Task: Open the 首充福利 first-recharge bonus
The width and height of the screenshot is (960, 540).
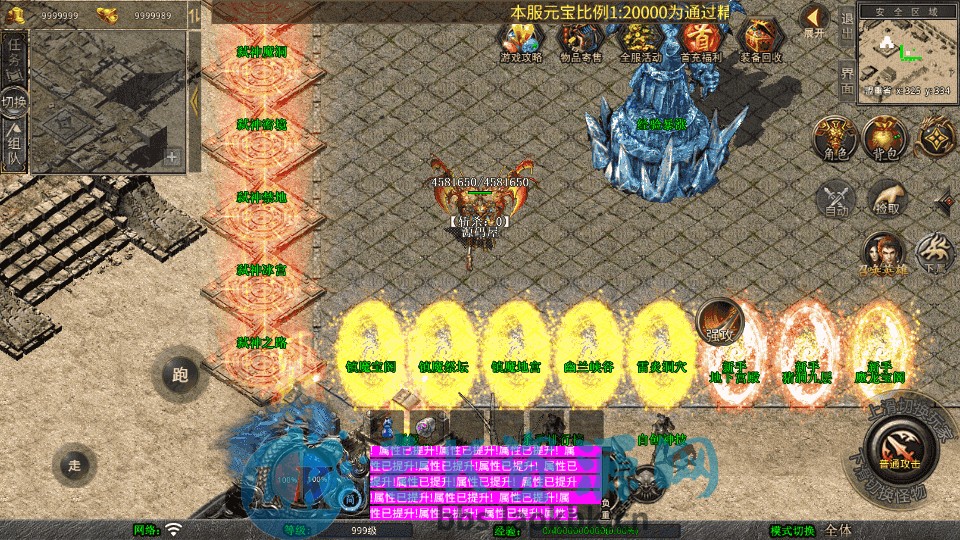Action: 701,42
